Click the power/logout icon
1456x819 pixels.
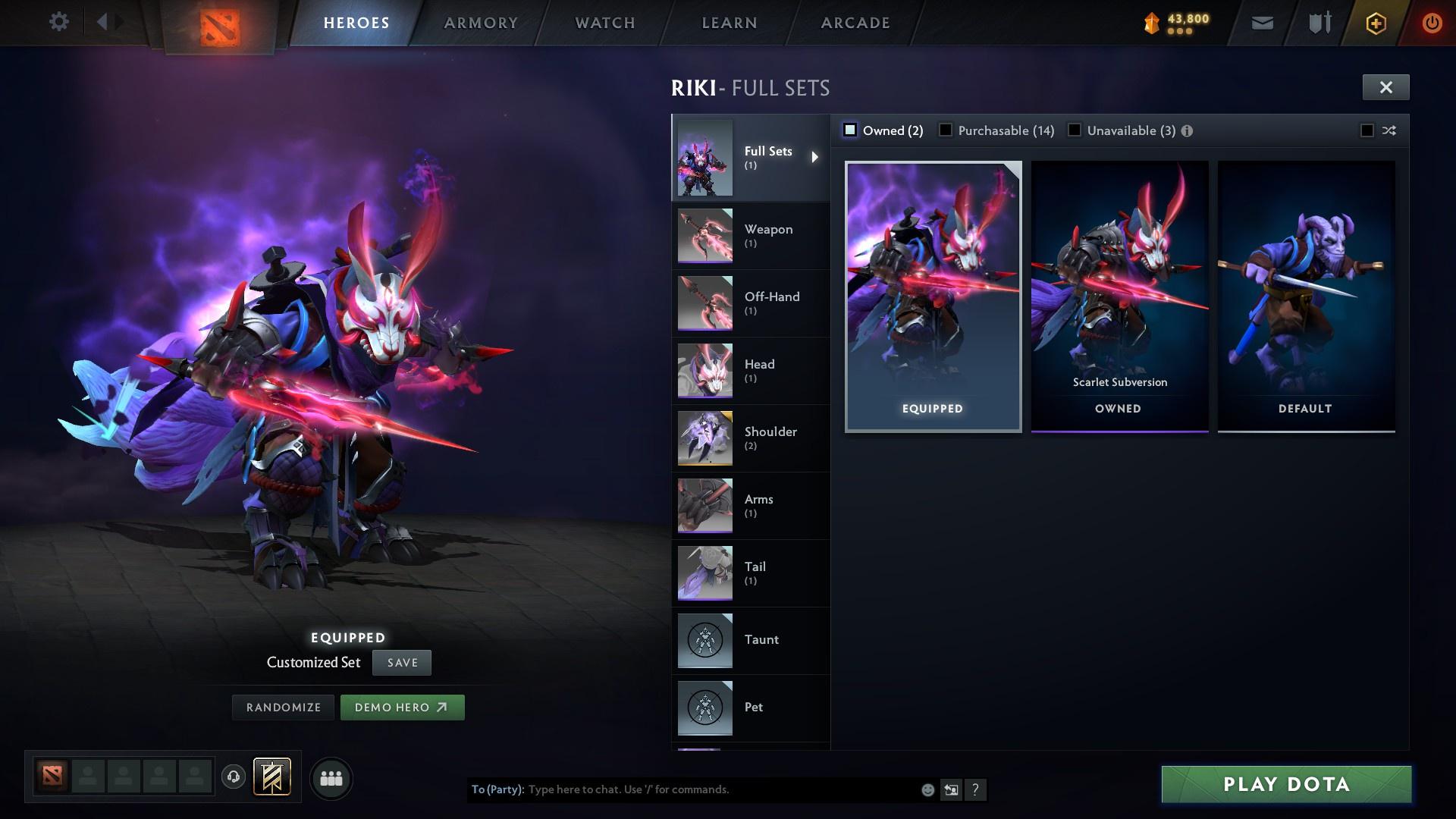1431,22
